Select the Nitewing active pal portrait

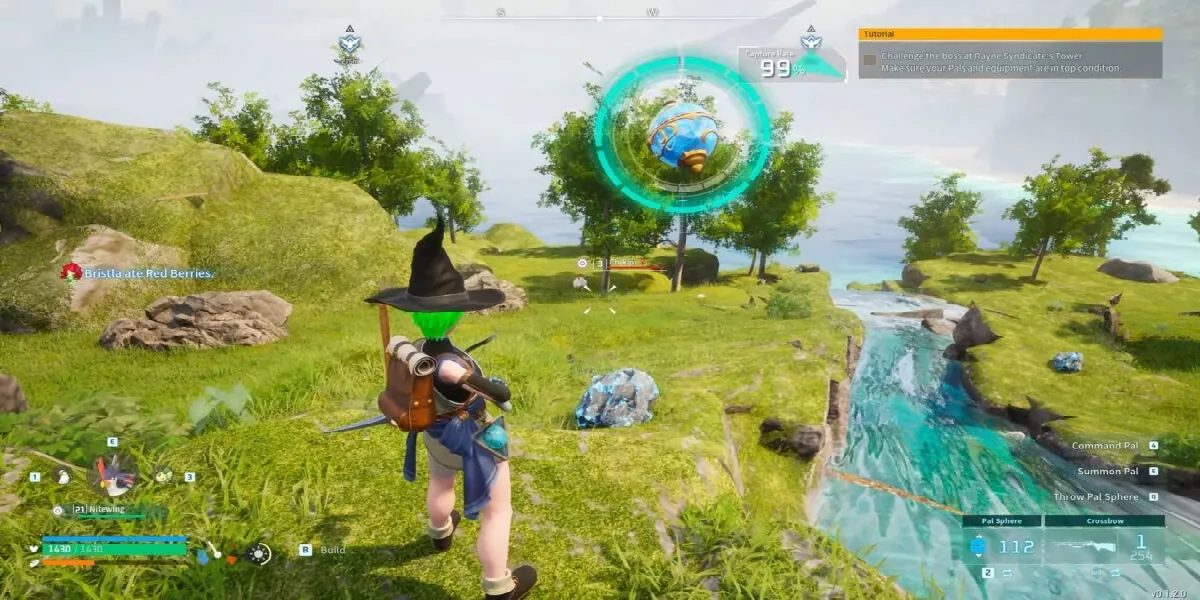pyautogui.click(x=112, y=475)
